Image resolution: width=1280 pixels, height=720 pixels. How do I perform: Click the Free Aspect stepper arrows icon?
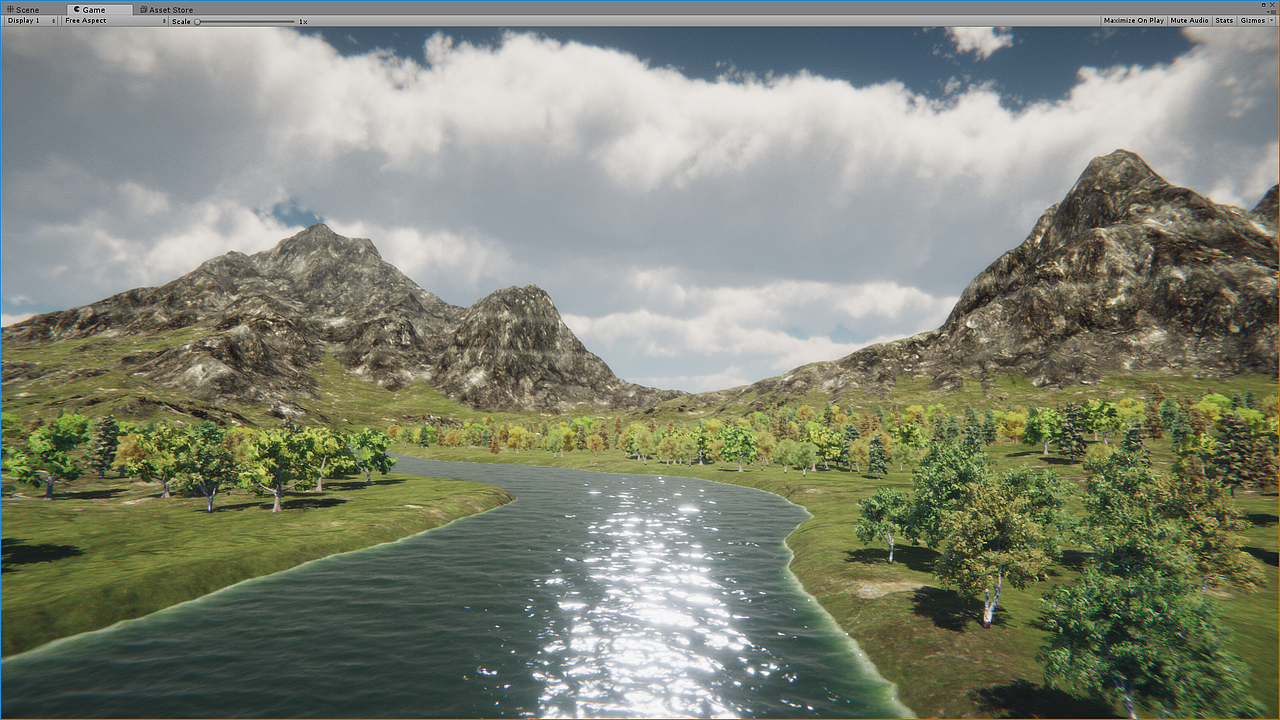coord(164,20)
